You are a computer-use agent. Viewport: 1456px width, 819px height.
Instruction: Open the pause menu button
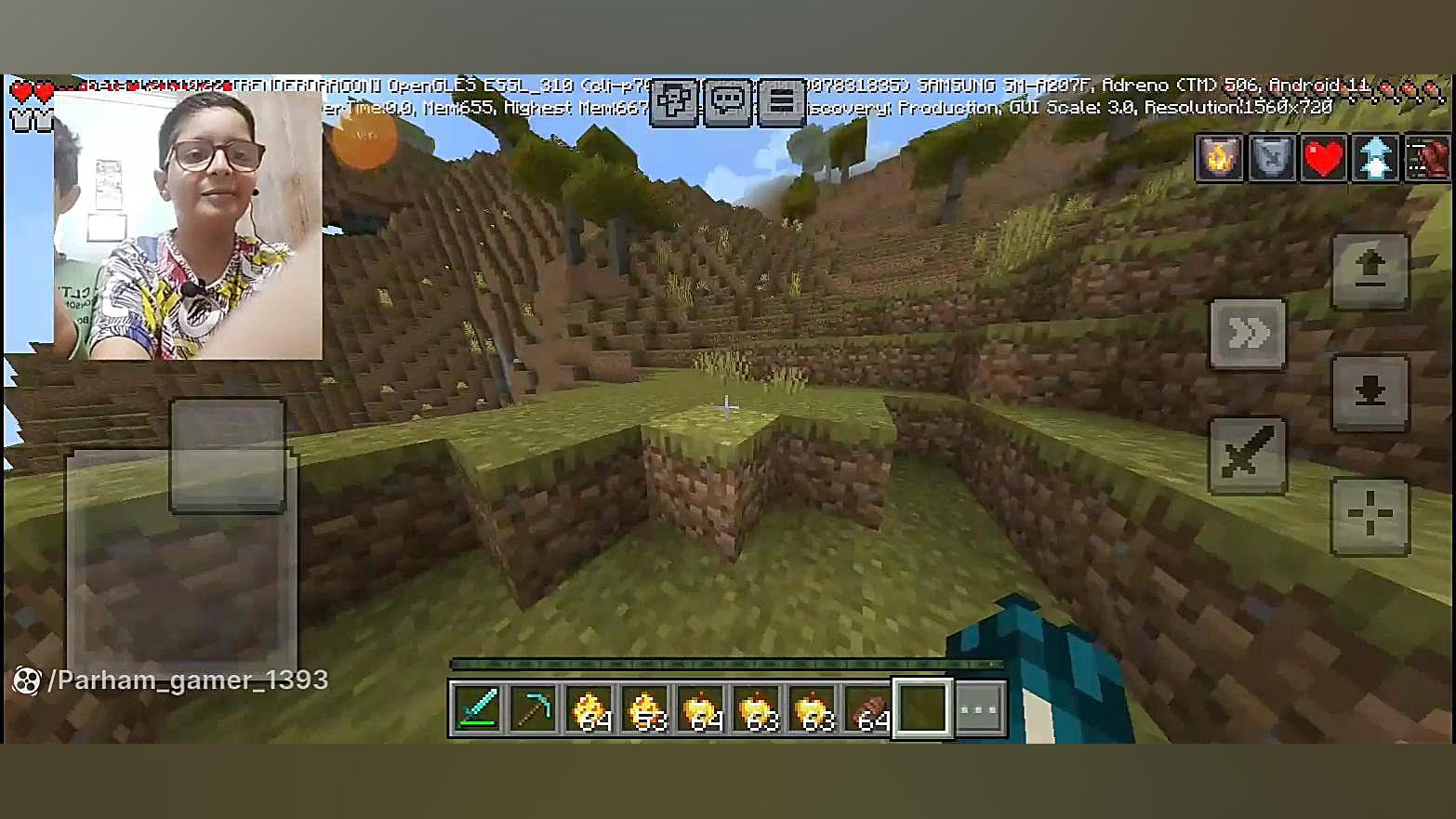pyautogui.click(x=781, y=101)
